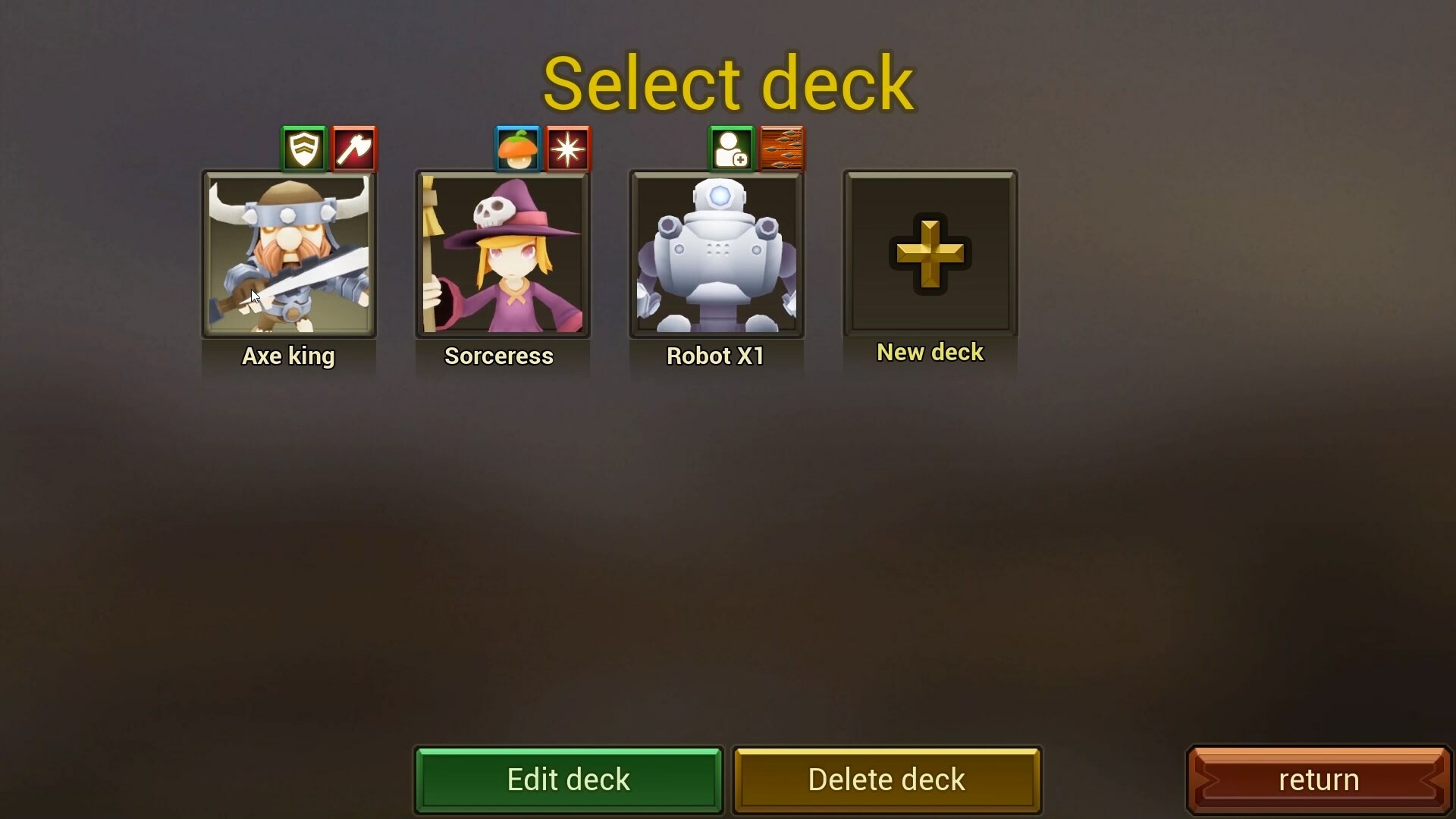This screenshot has width=1456, height=819.
Task: Open the mushroom creature icon above Sorceress
Action: [x=516, y=149]
